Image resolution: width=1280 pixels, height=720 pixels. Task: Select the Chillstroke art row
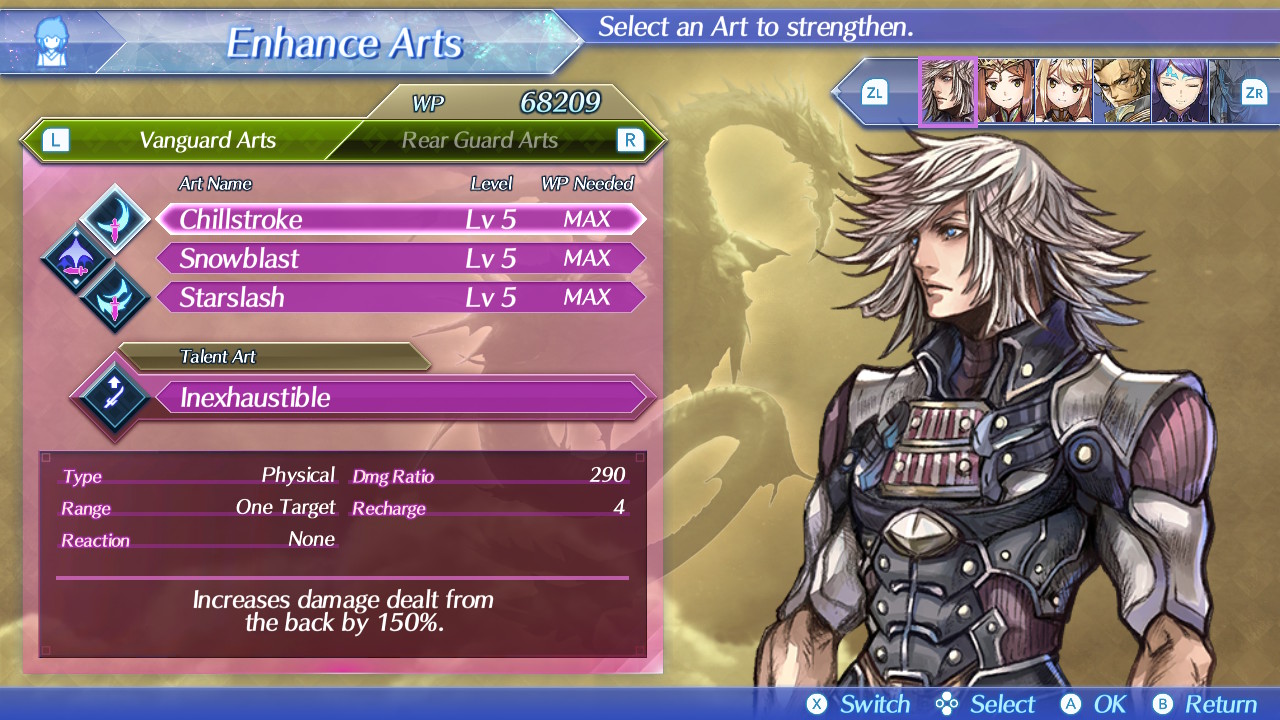[400, 219]
